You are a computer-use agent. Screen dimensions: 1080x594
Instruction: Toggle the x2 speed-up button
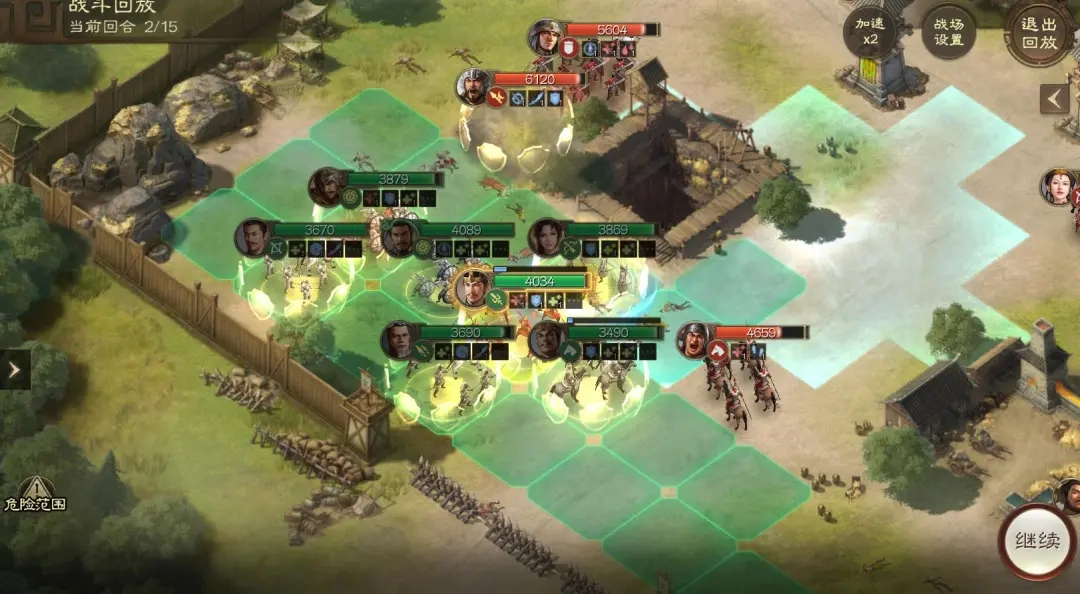coord(871,32)
